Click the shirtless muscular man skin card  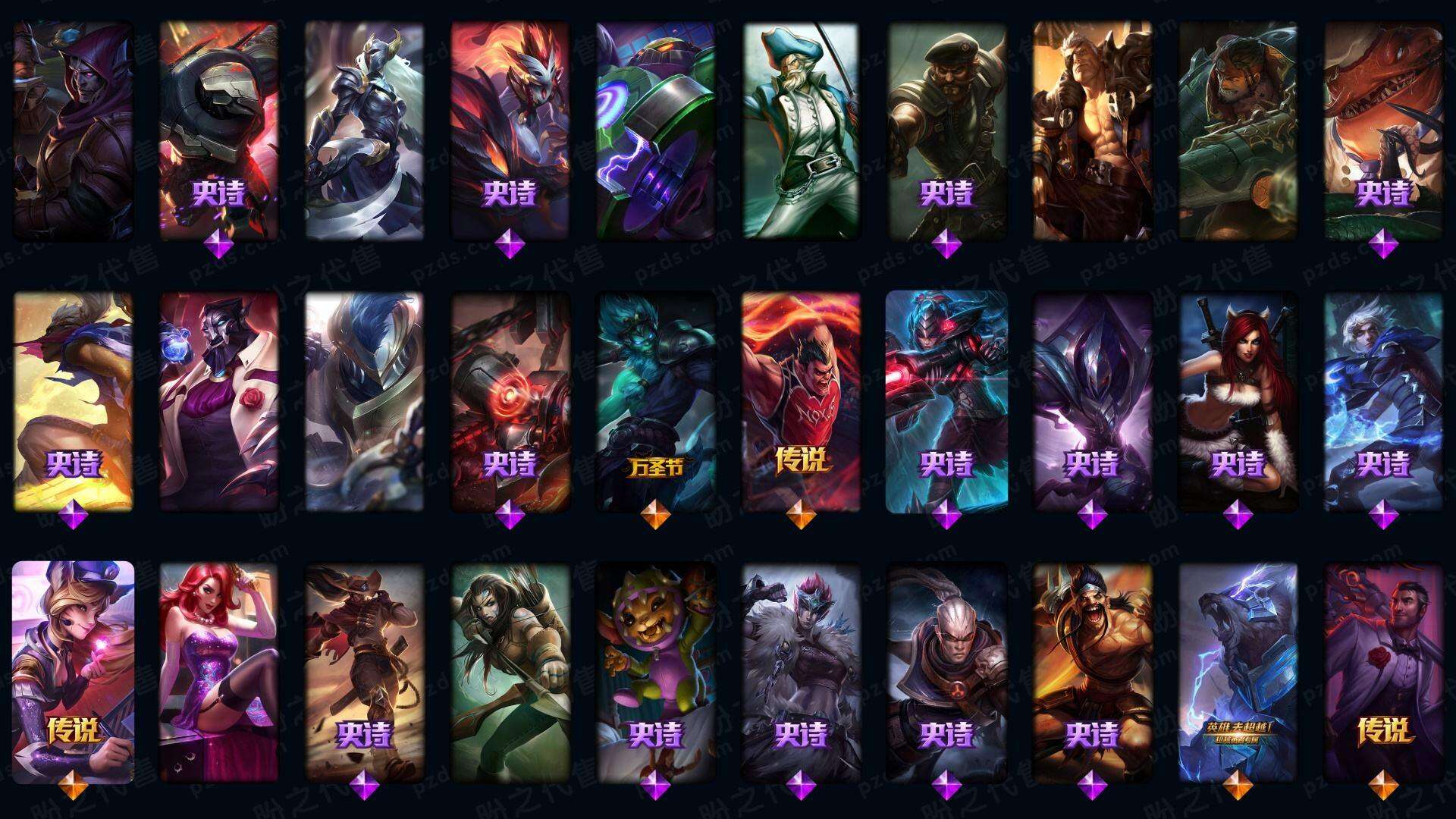(1092, 130)
